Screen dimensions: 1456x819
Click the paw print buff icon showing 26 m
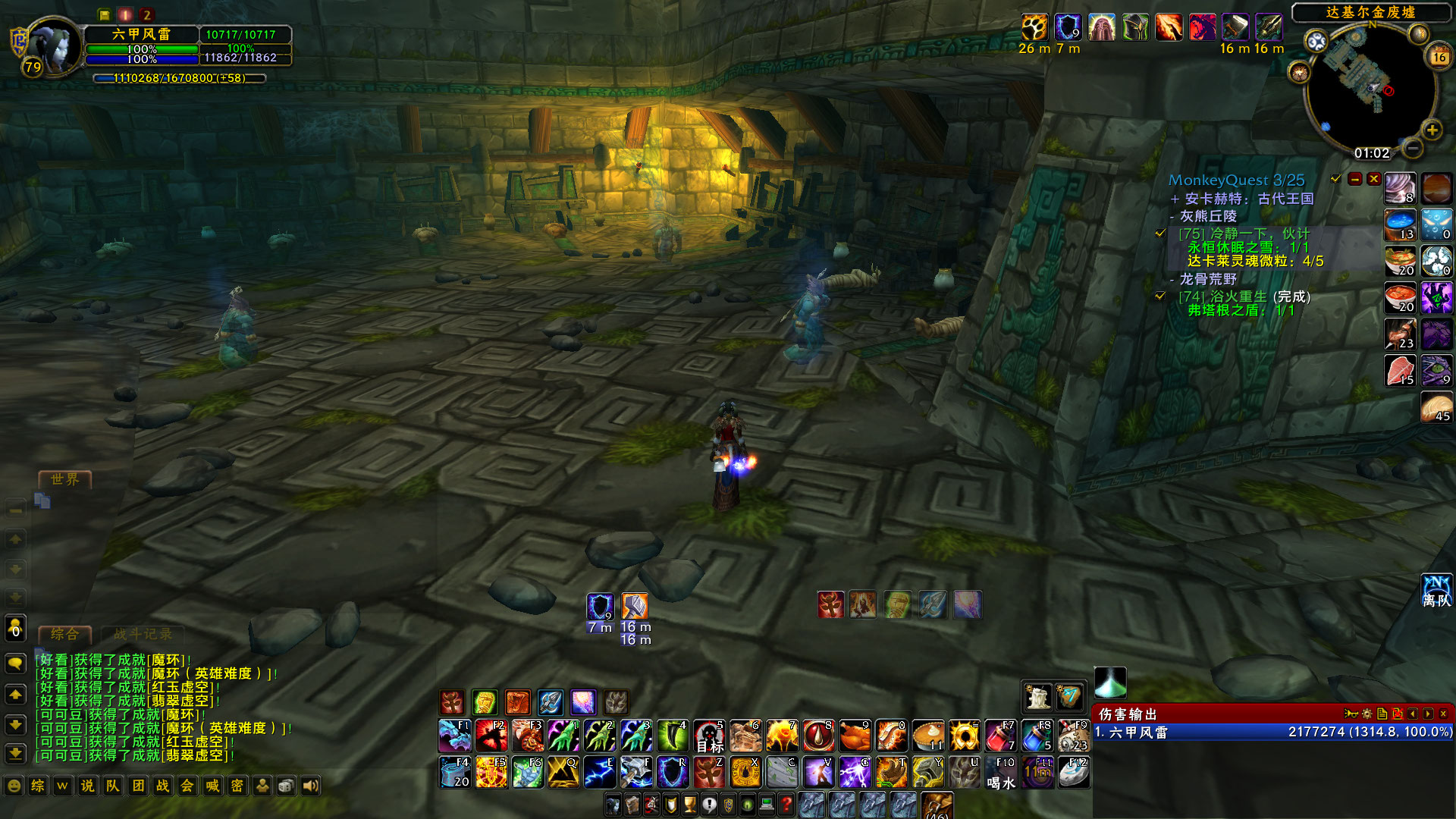coord(1034,27)
